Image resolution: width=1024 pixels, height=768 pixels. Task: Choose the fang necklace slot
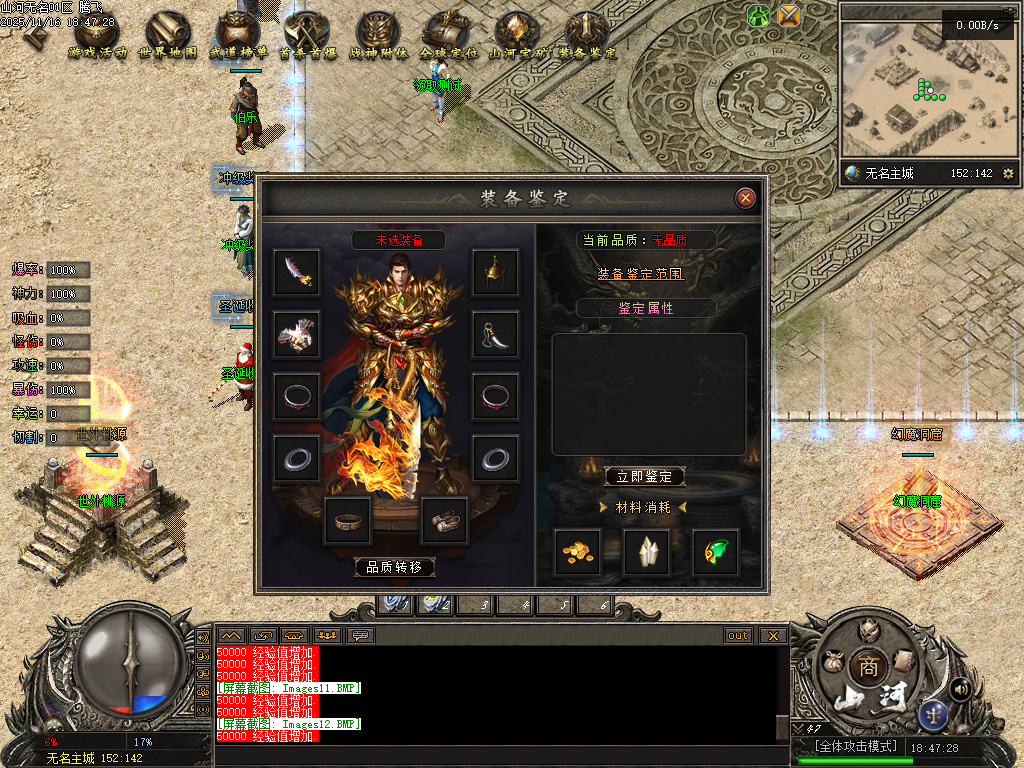tap(495, 335)
